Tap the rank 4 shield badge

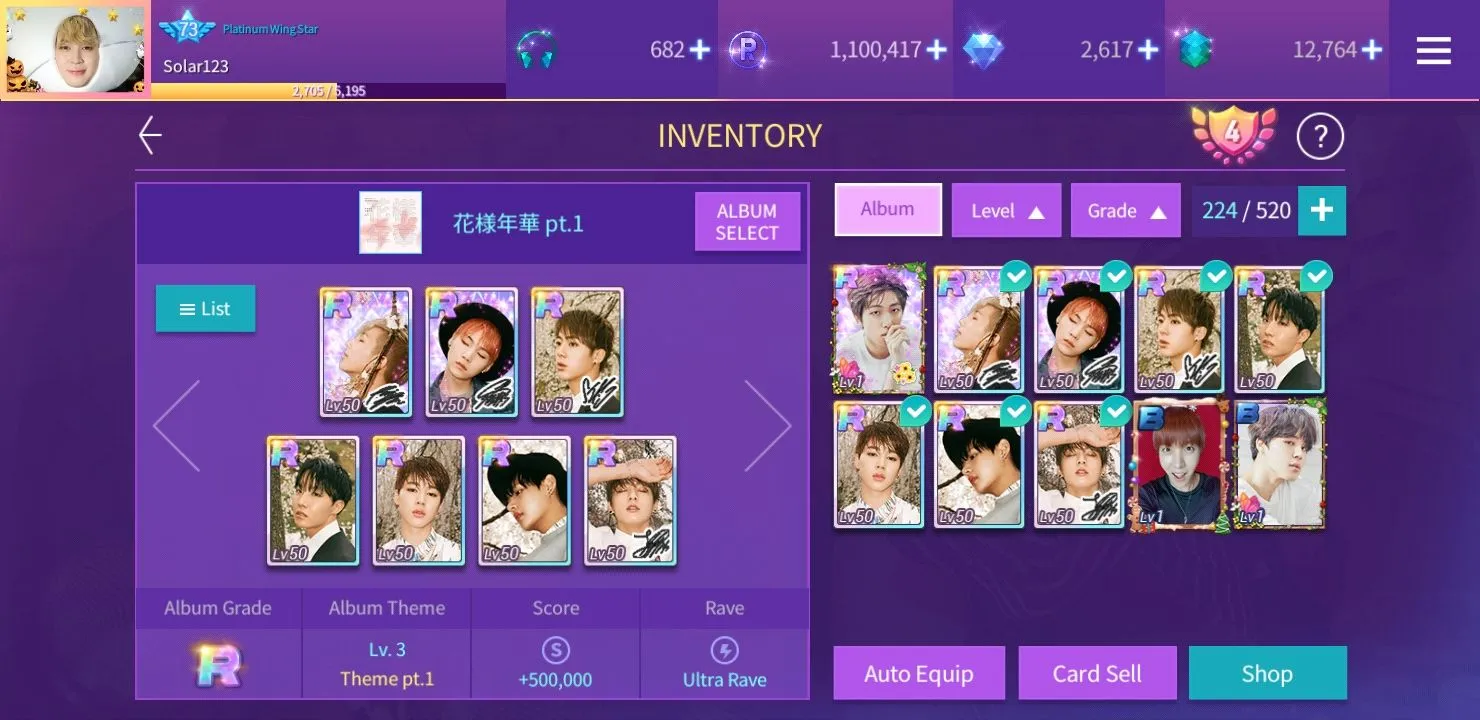pyautogui.click(x=1233, y=134)
